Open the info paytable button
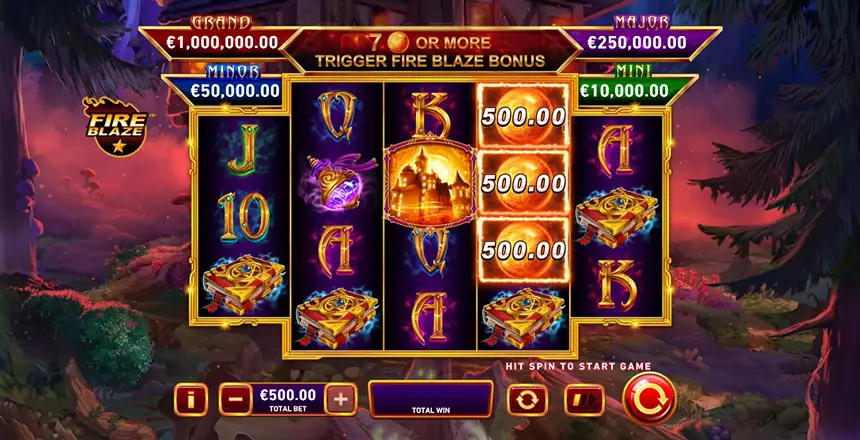 [190, 400]
